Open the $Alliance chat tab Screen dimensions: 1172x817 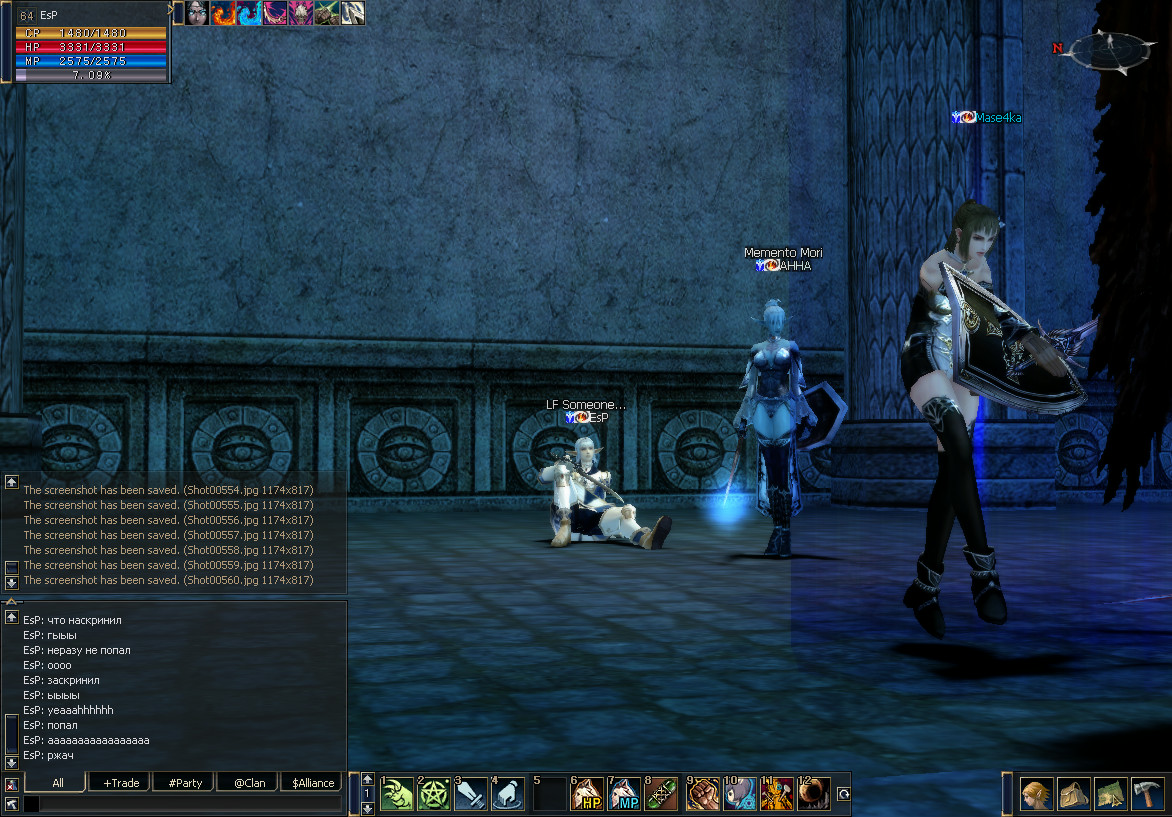point(313,783)
